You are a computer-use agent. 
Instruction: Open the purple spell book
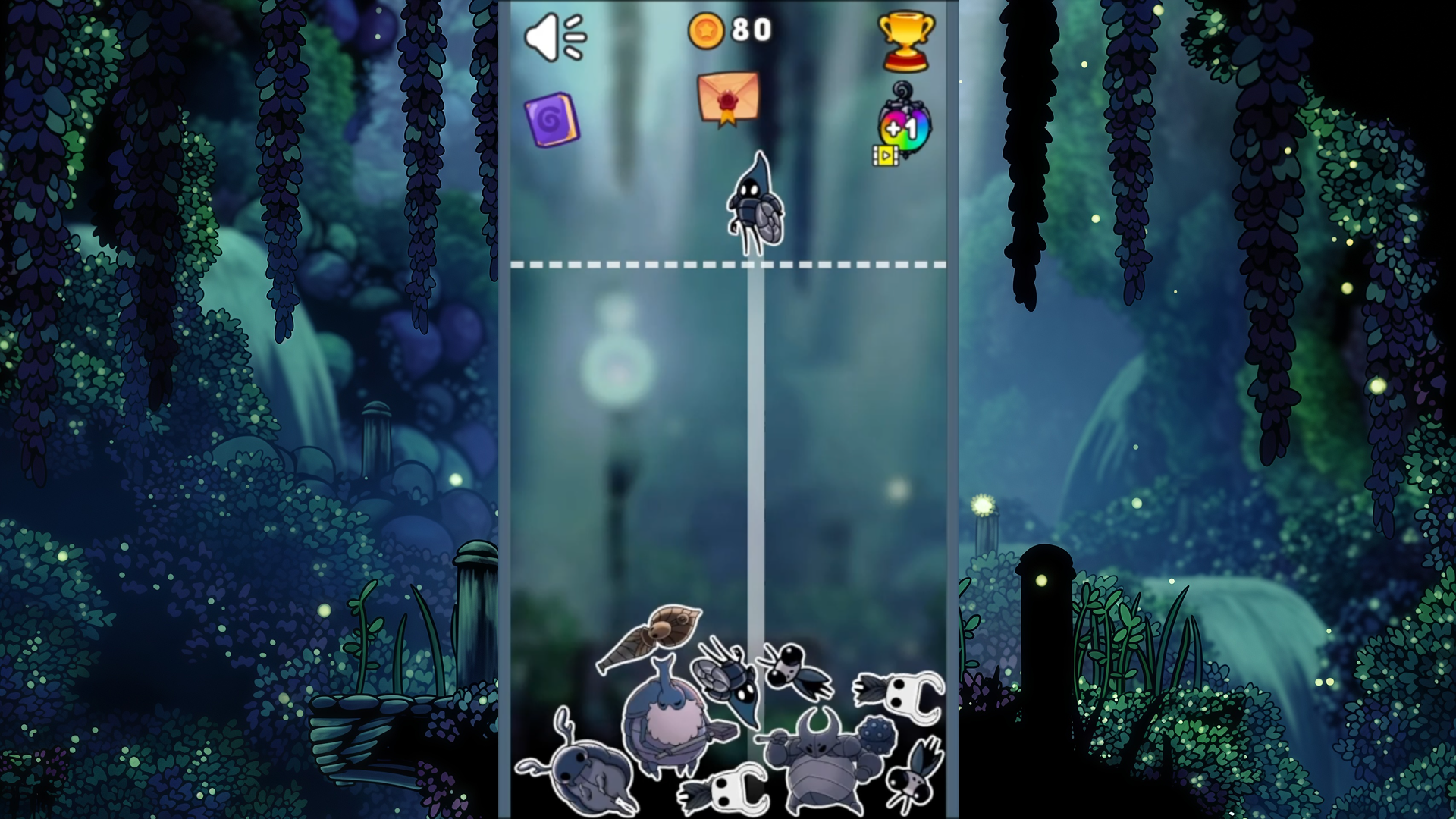551,120
